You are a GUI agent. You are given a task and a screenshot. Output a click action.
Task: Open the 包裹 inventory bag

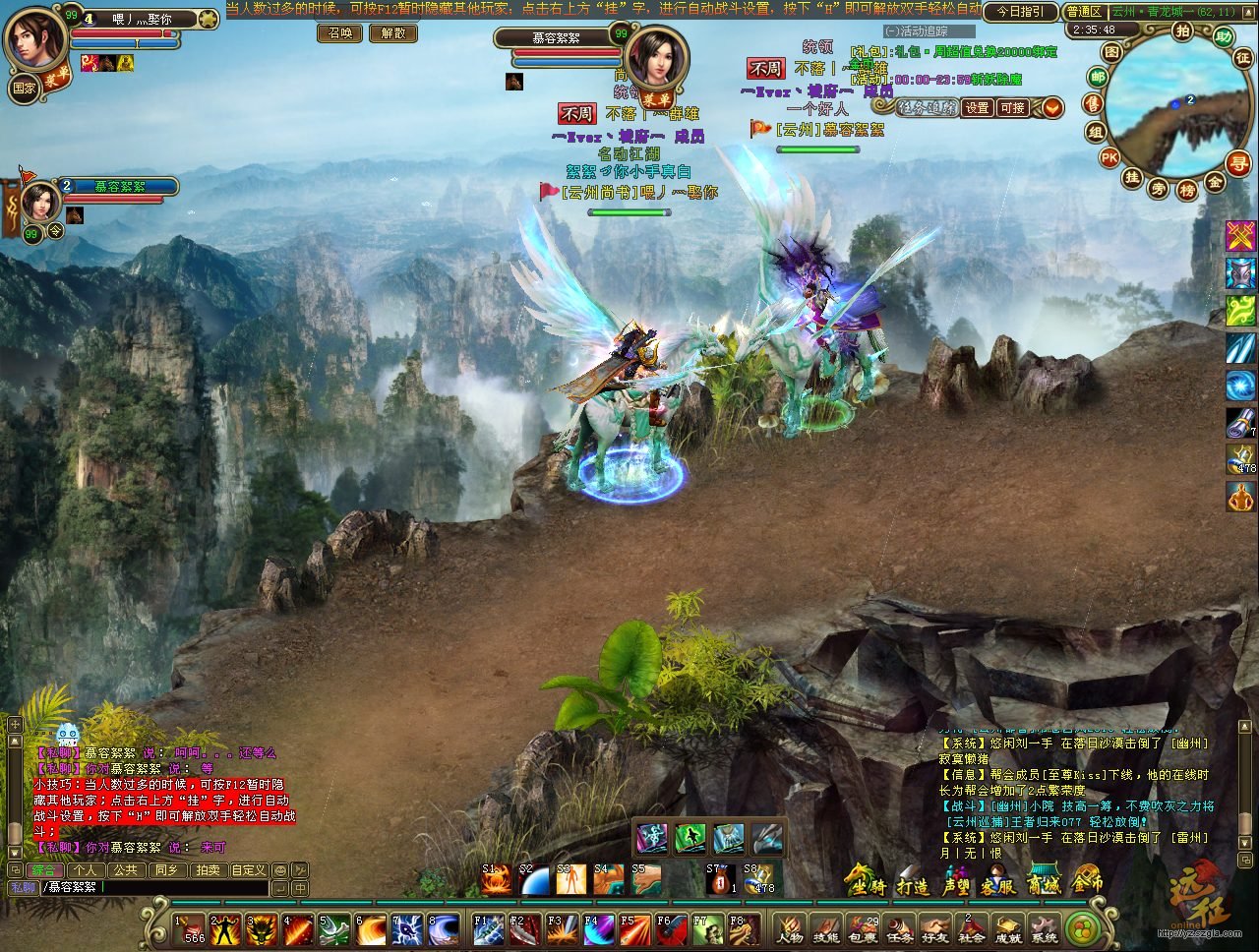tap(862, 928)
